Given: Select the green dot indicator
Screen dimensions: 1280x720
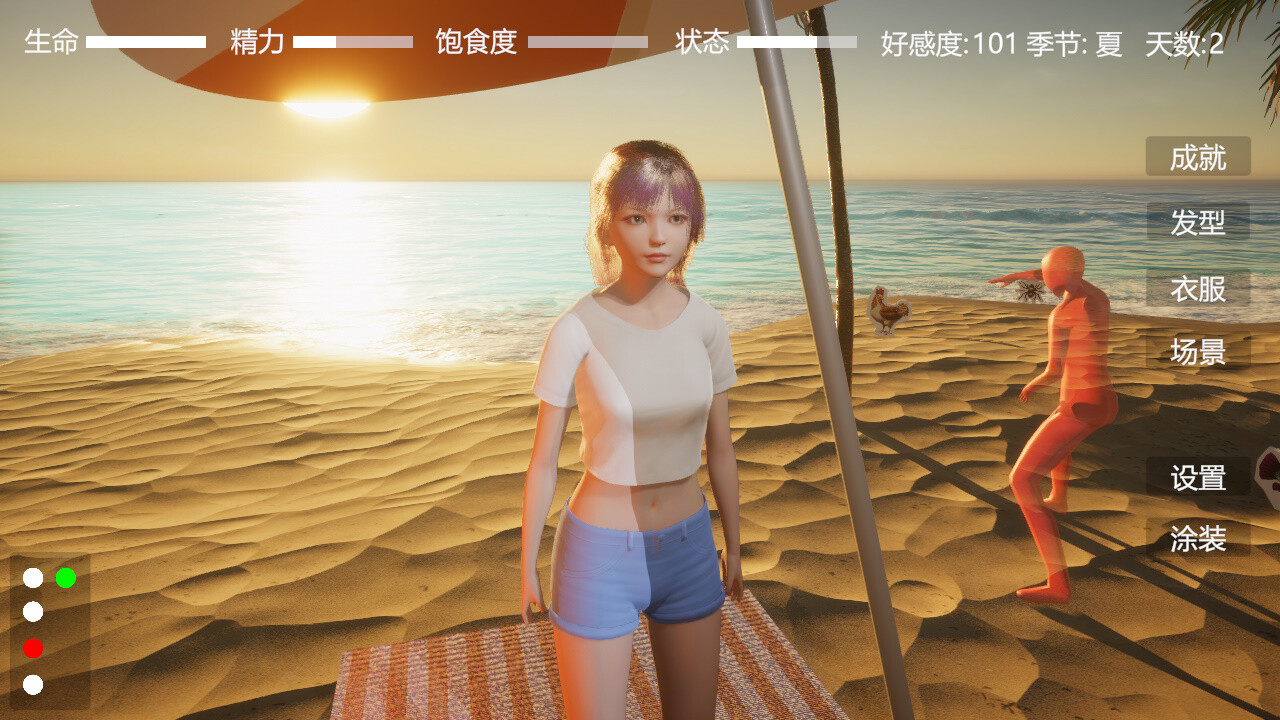Looking at the screenshot, I should tap(67, 577).
